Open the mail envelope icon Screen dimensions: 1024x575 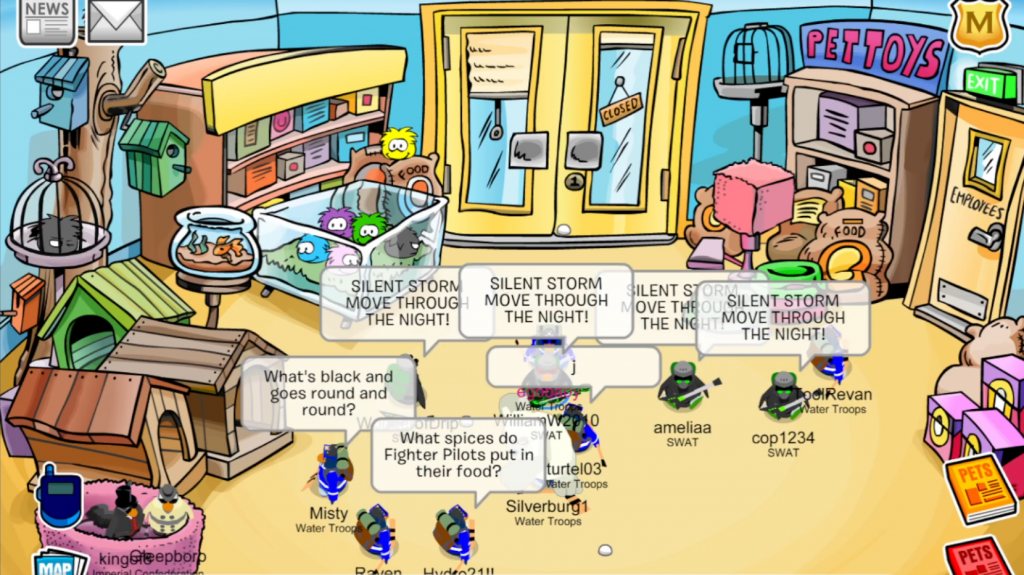tap(116, 20)
